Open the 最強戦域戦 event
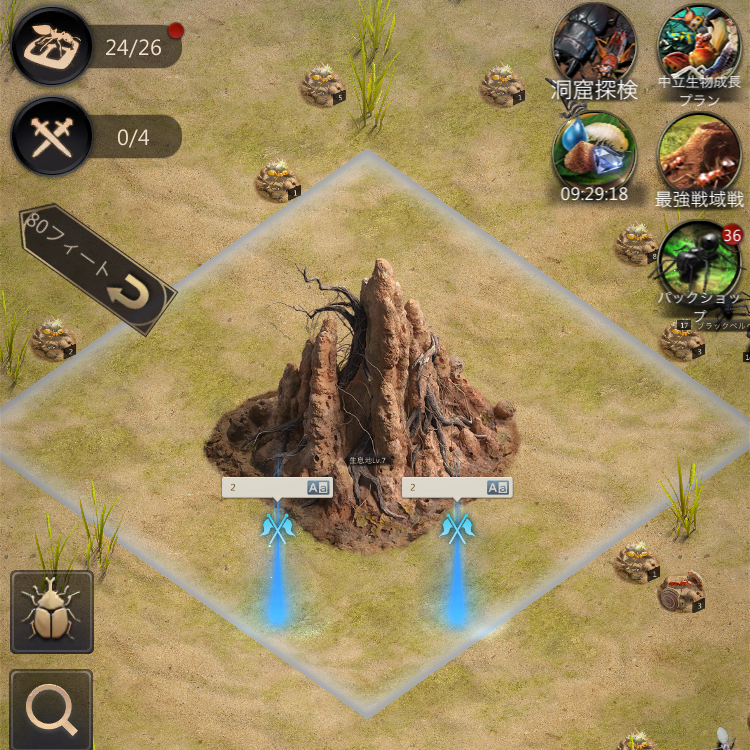The width and height of the screenshot is (750, 750). coord(699,155)
